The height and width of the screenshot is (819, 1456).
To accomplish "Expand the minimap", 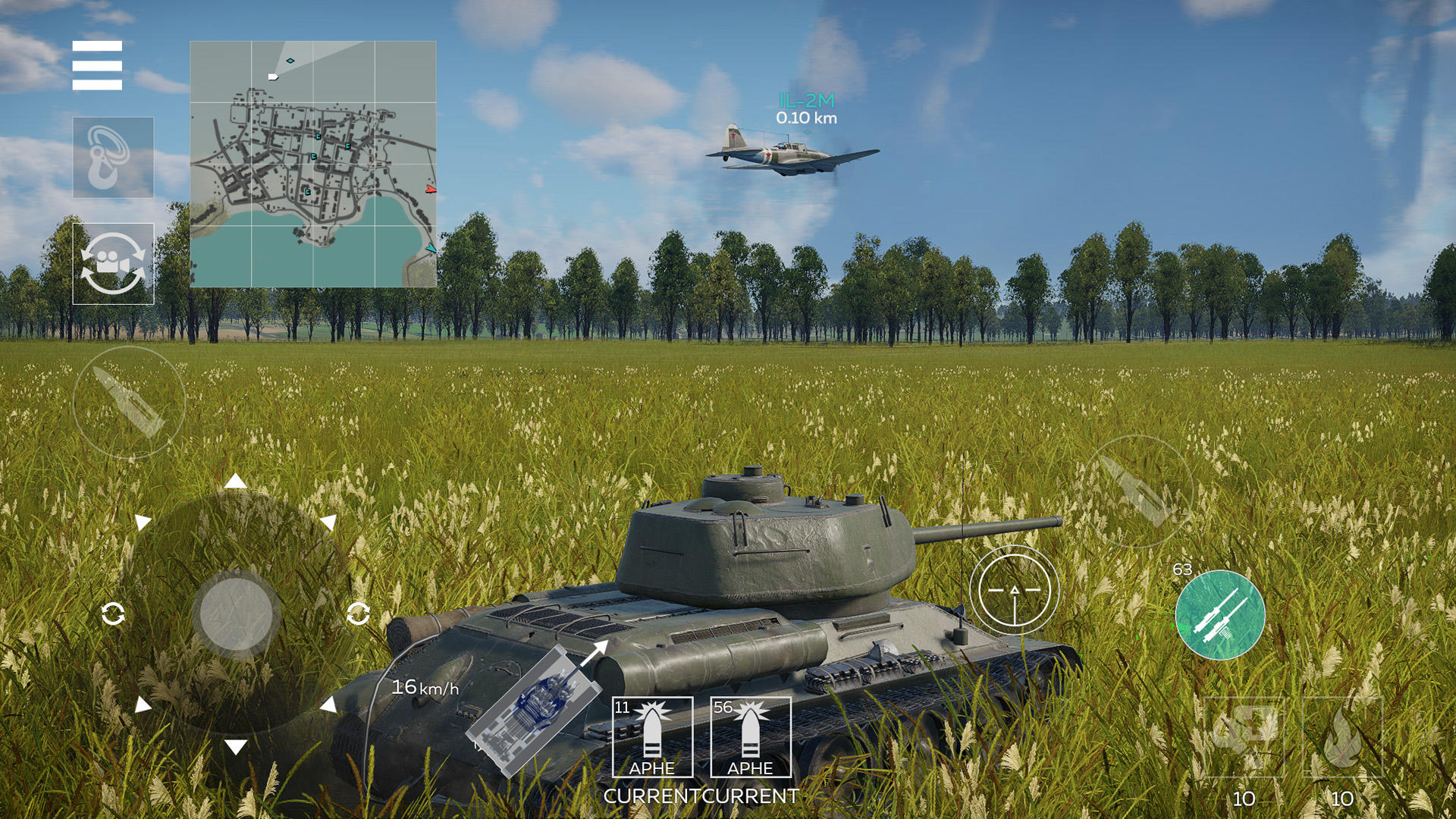I will point(312,162).
